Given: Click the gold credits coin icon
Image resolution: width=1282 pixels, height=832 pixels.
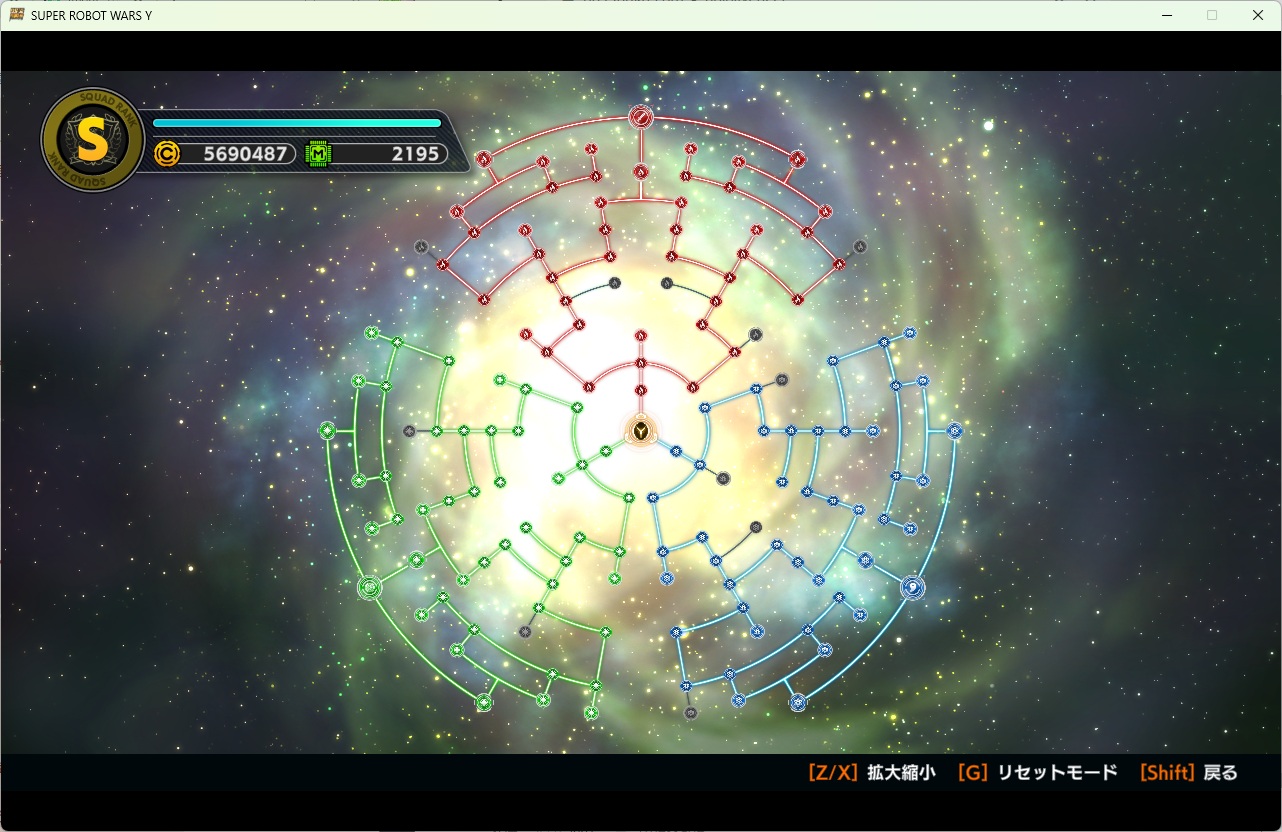Looking at the screenshot, I should (x=168, y=154).
